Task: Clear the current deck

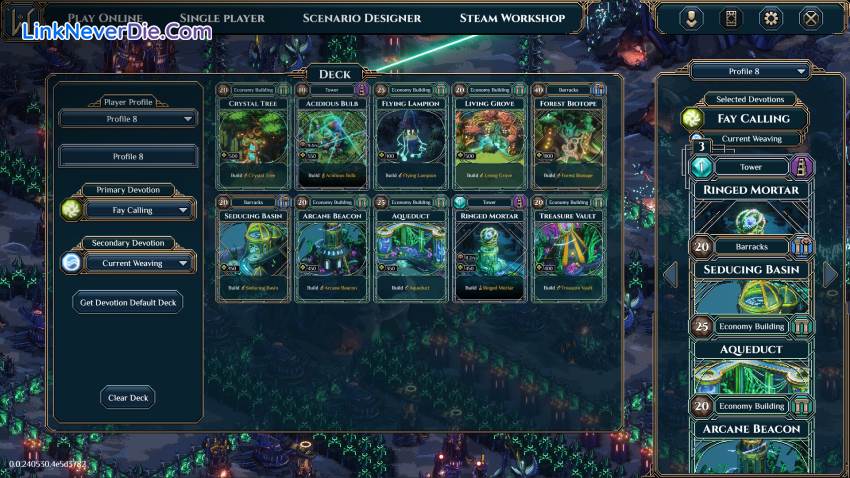Action: 127,398
